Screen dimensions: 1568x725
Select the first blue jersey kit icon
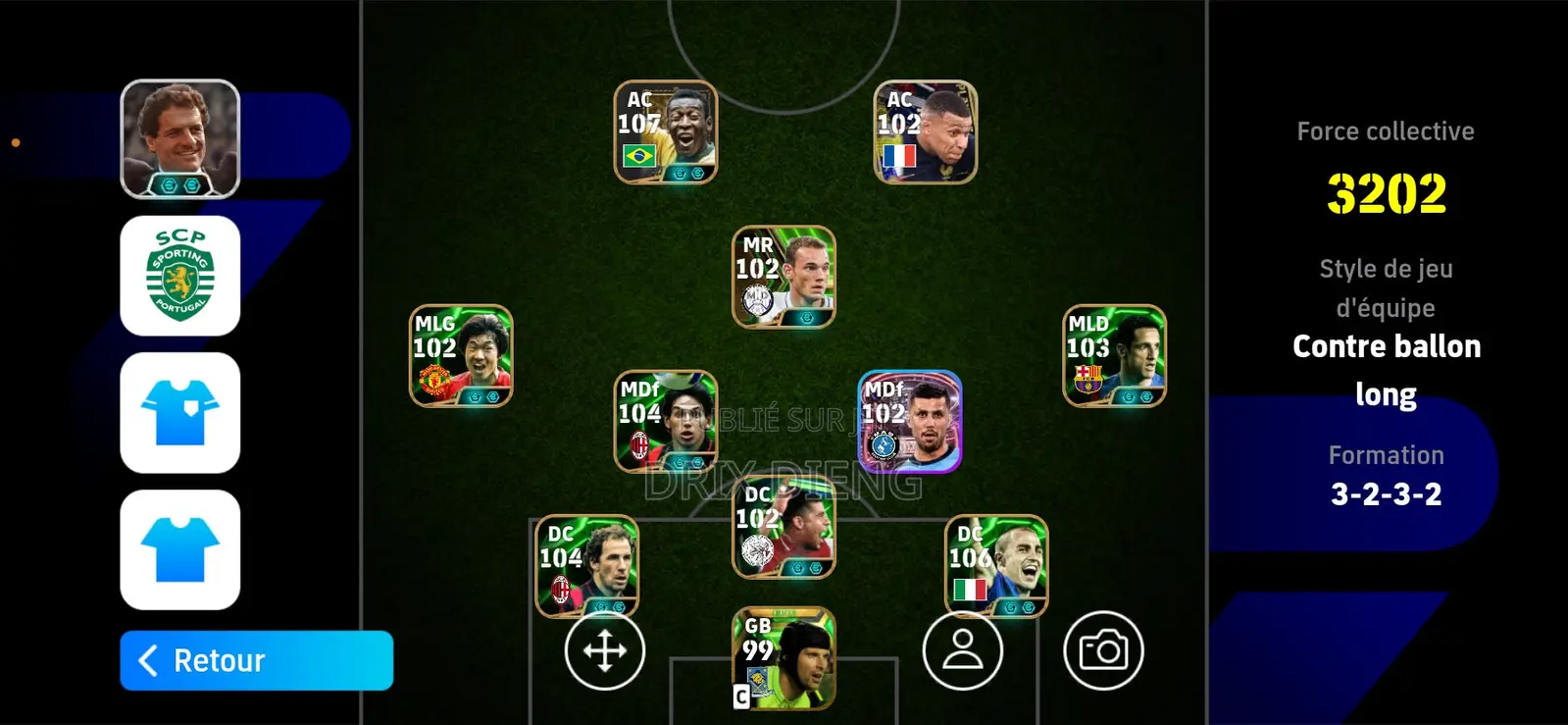coord(179,414)
